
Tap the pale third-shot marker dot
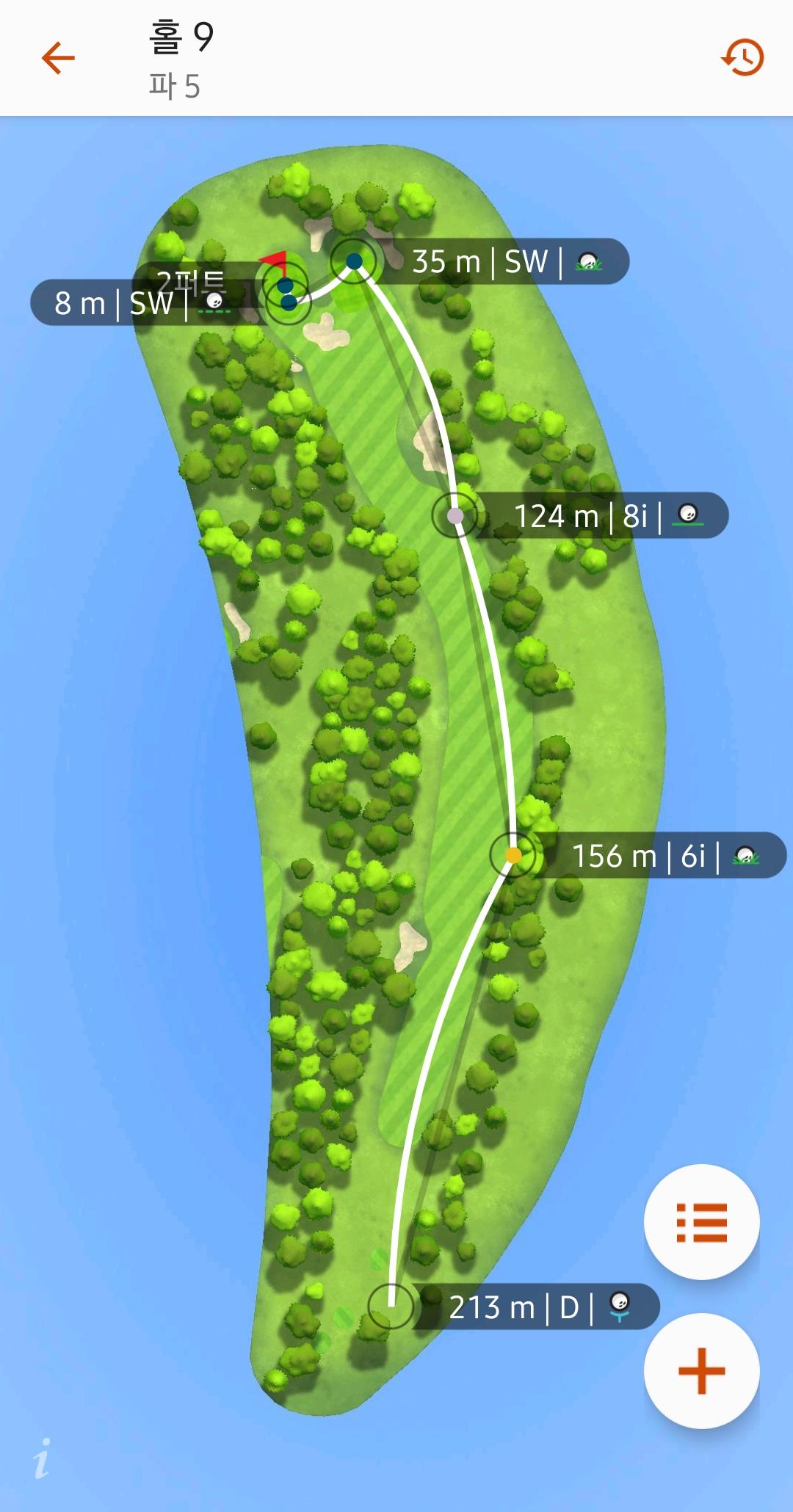click(455, 515)
